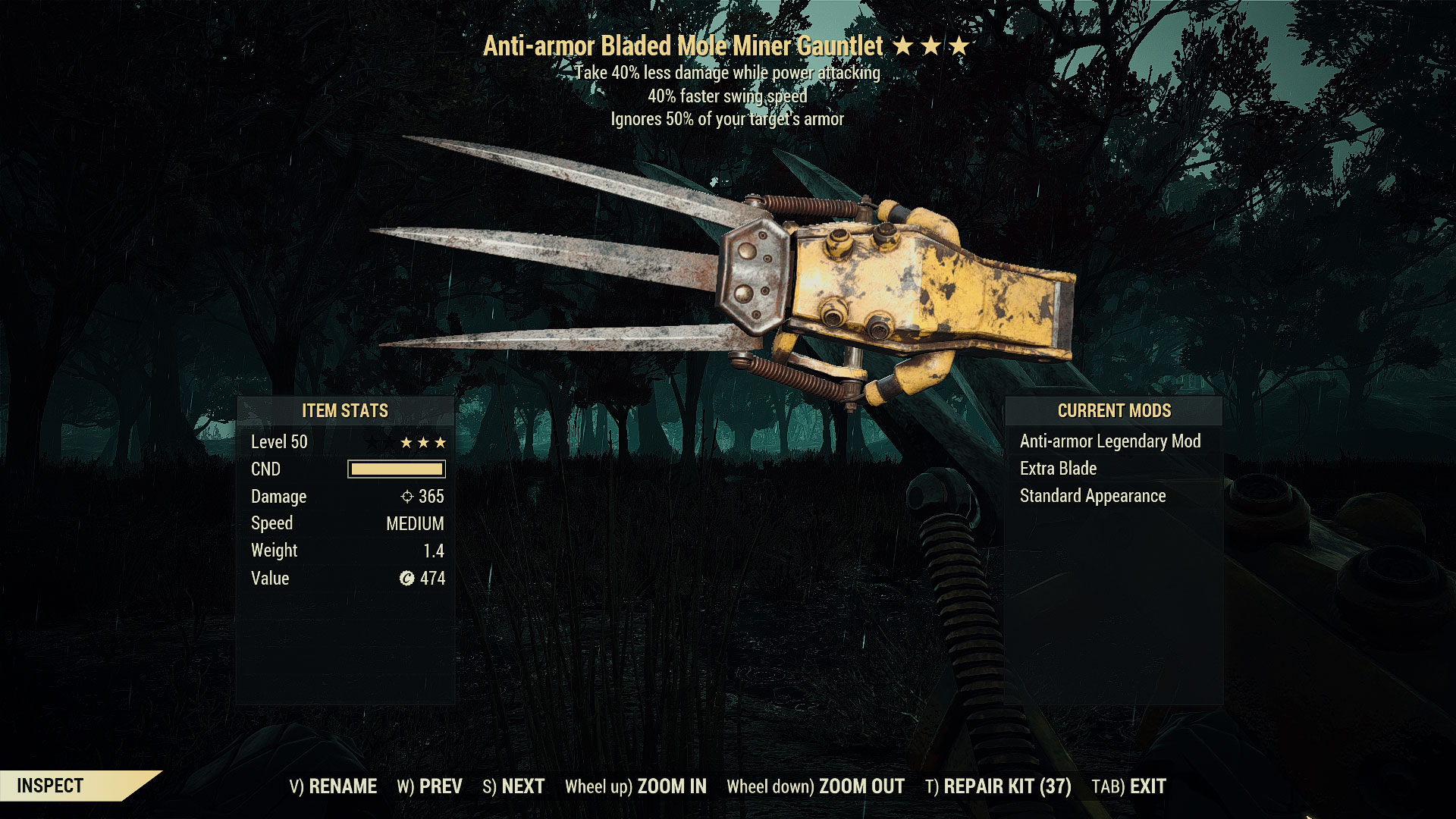The image size is (1456, 819).
Task: Close the inspect view with EXIT
Action: pyautogui.click(x=1128, y=786)
